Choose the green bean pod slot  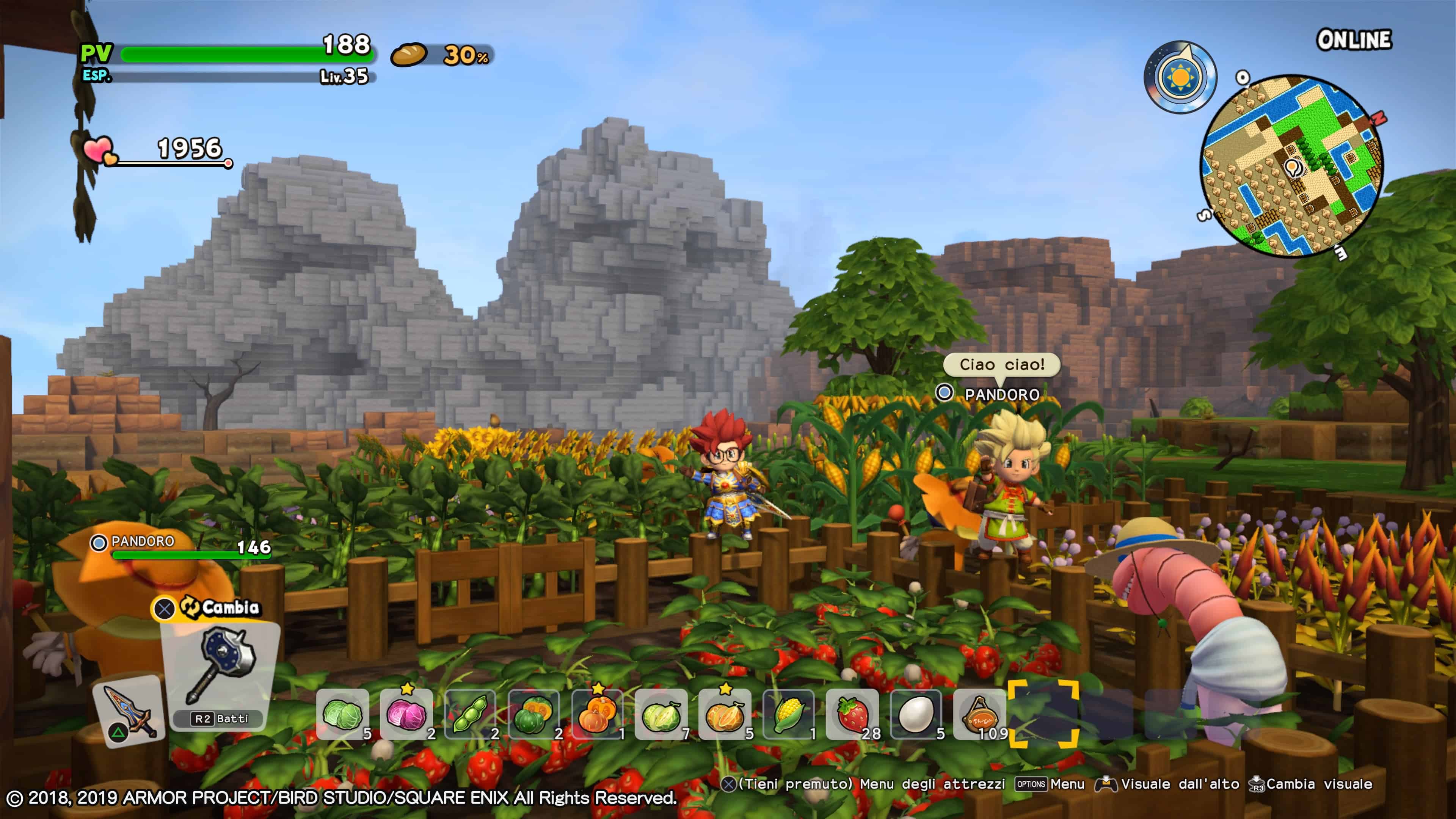tap(470, 714)
